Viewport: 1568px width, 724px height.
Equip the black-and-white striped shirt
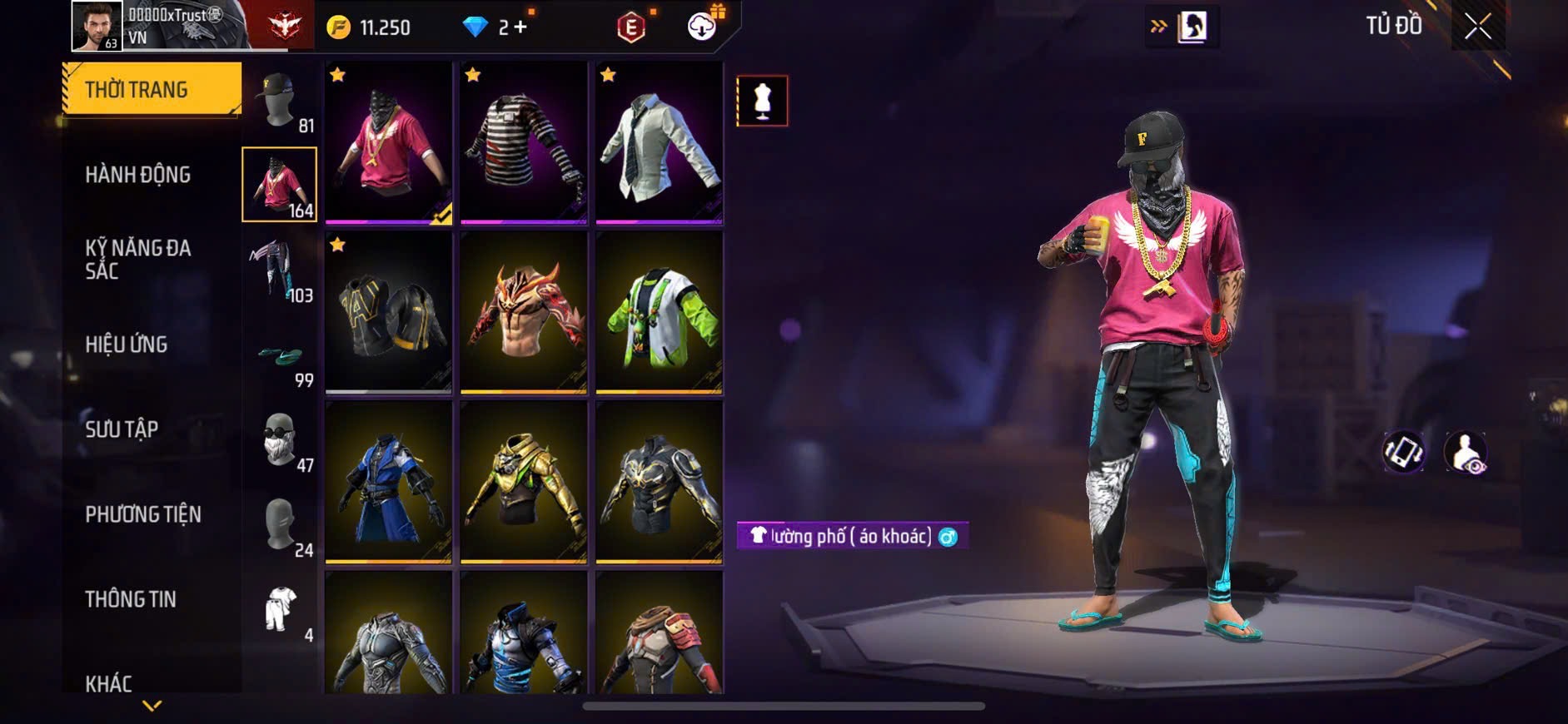(524, 142)
